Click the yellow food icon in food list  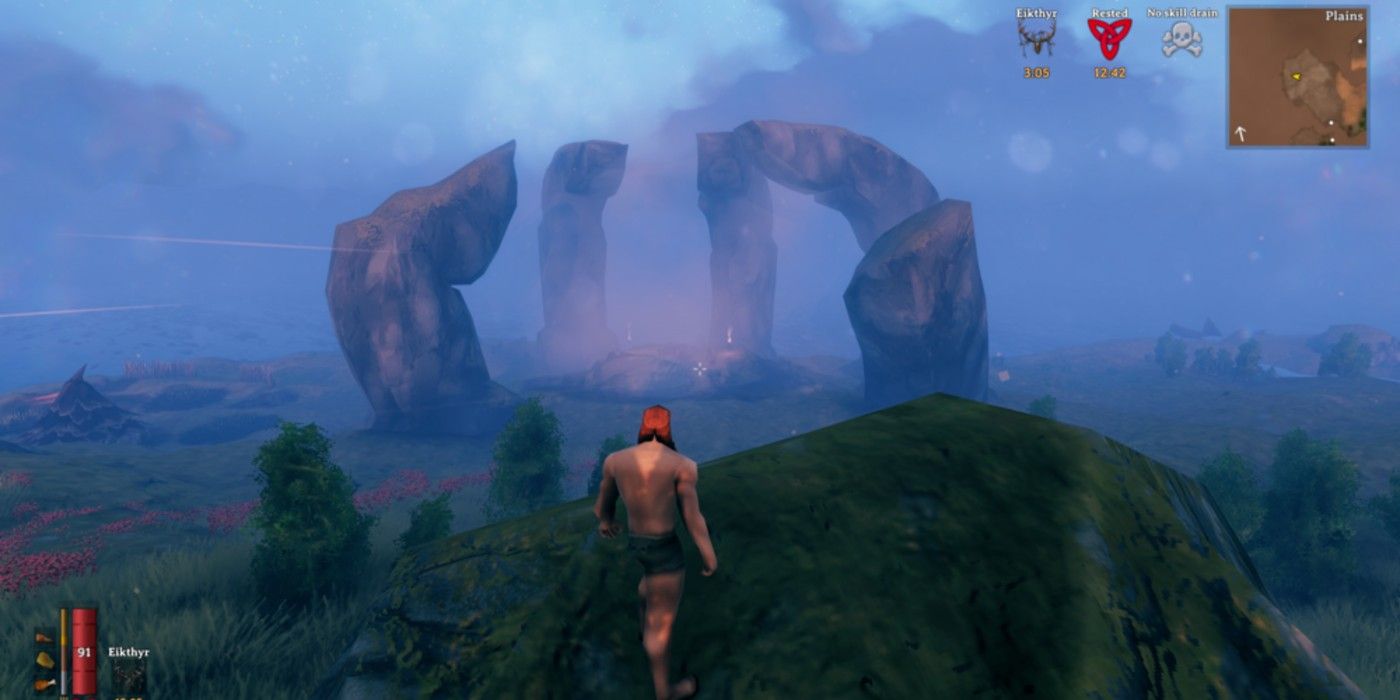[x=45, y=660]
